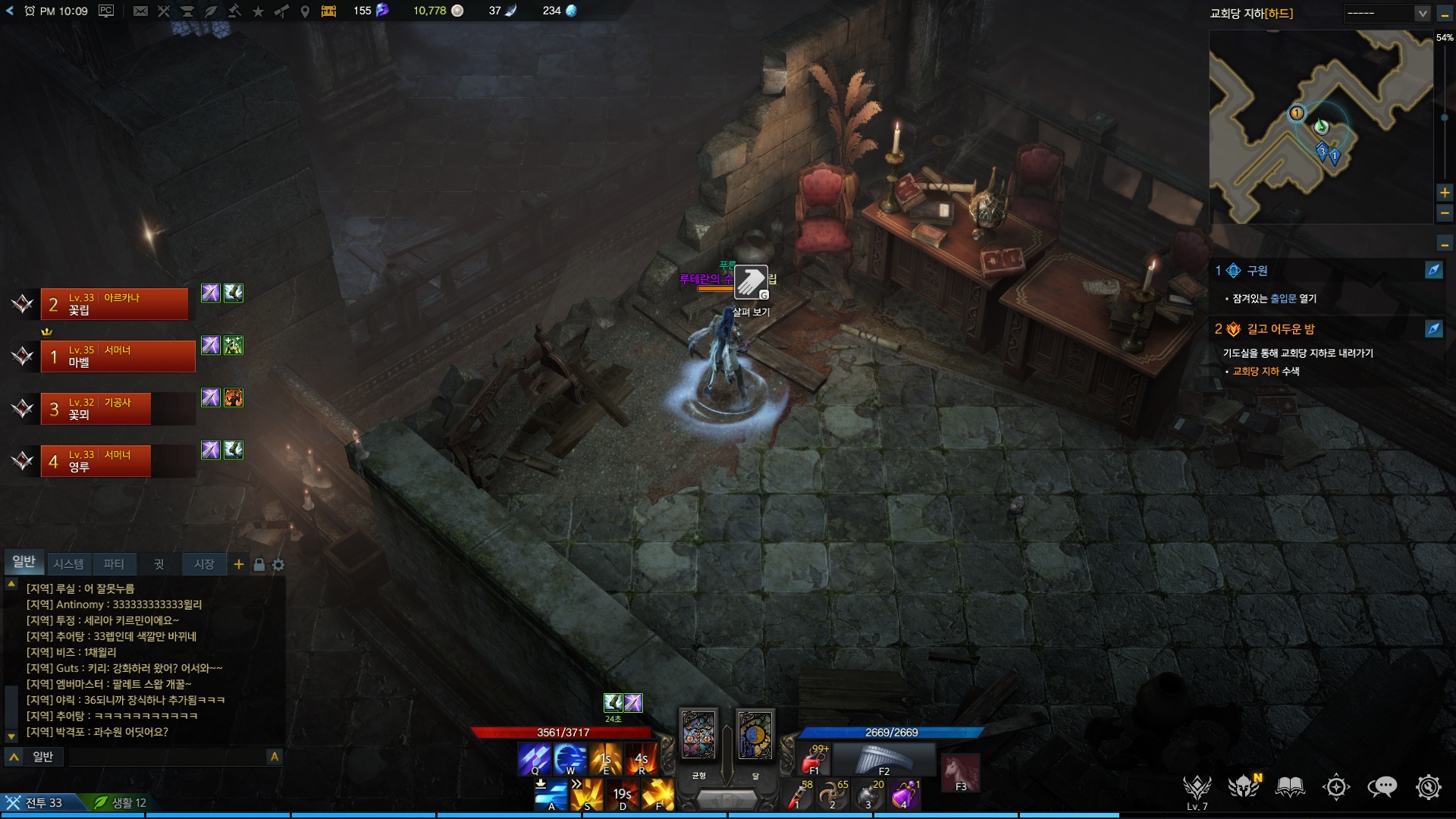Add a new chat tab with plus

(x=239, y=564)
